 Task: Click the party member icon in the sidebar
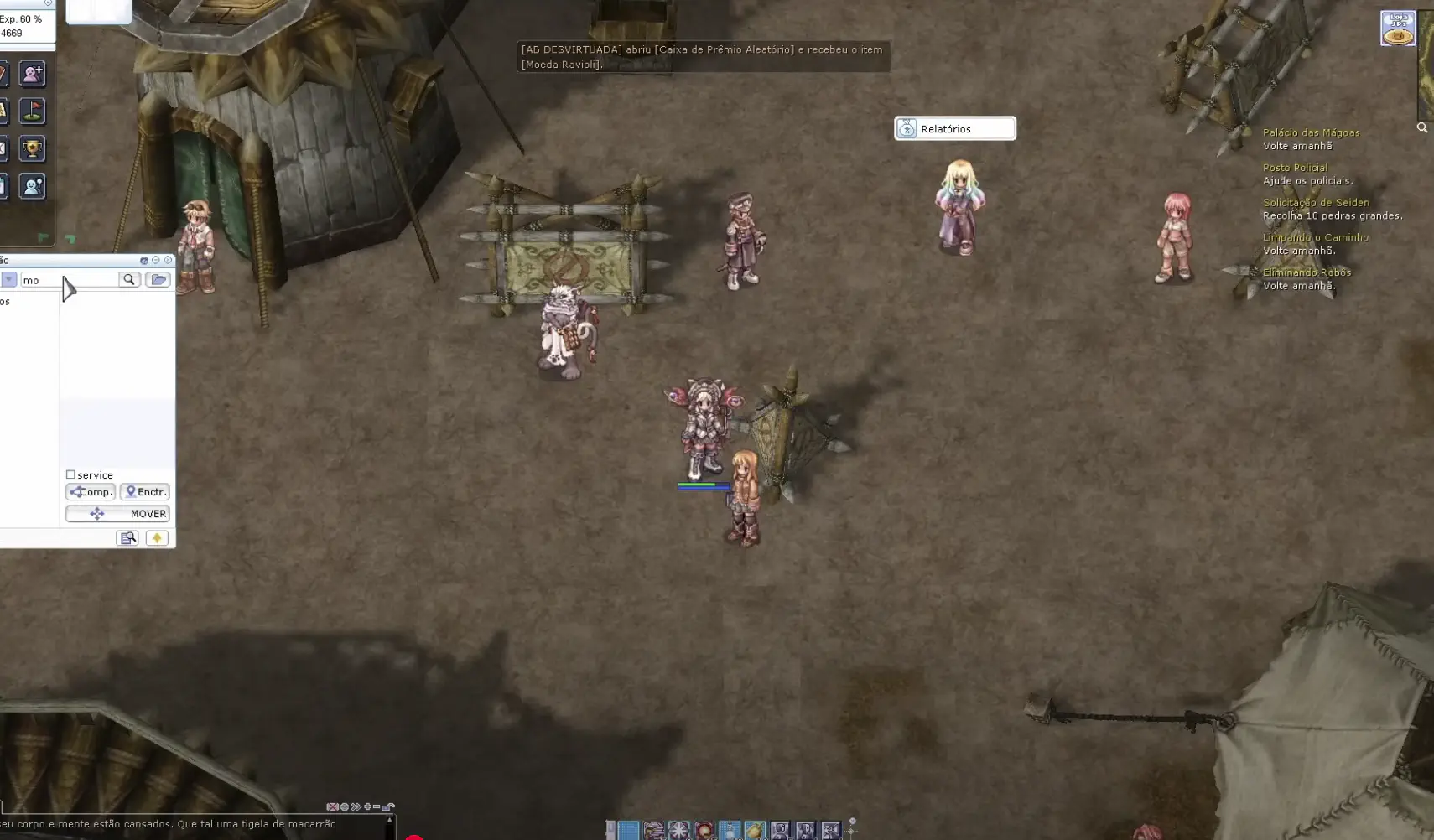coord(32,186)
